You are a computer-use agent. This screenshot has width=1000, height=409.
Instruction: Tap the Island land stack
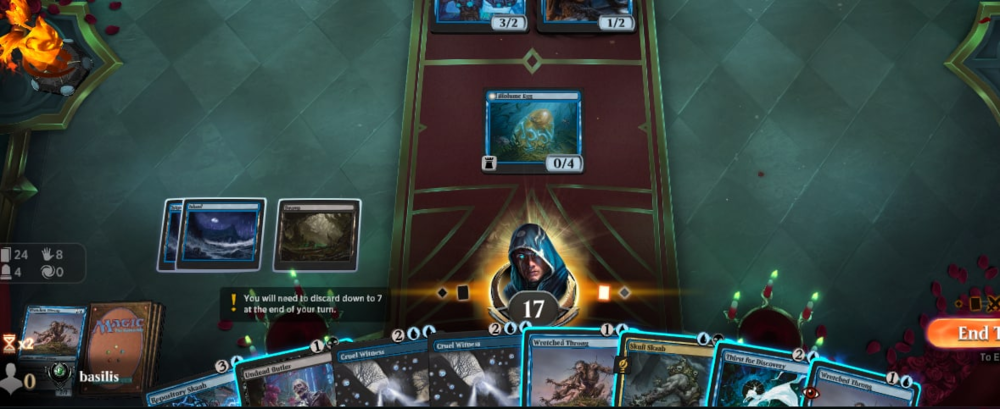point(218,234)
